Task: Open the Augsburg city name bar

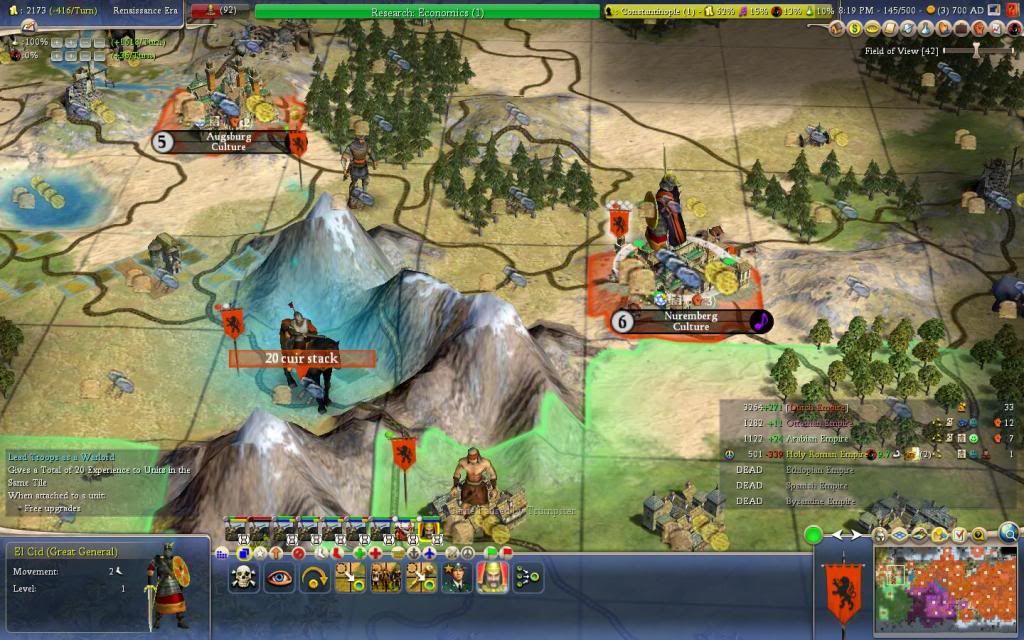Action: tap(228, 141)
